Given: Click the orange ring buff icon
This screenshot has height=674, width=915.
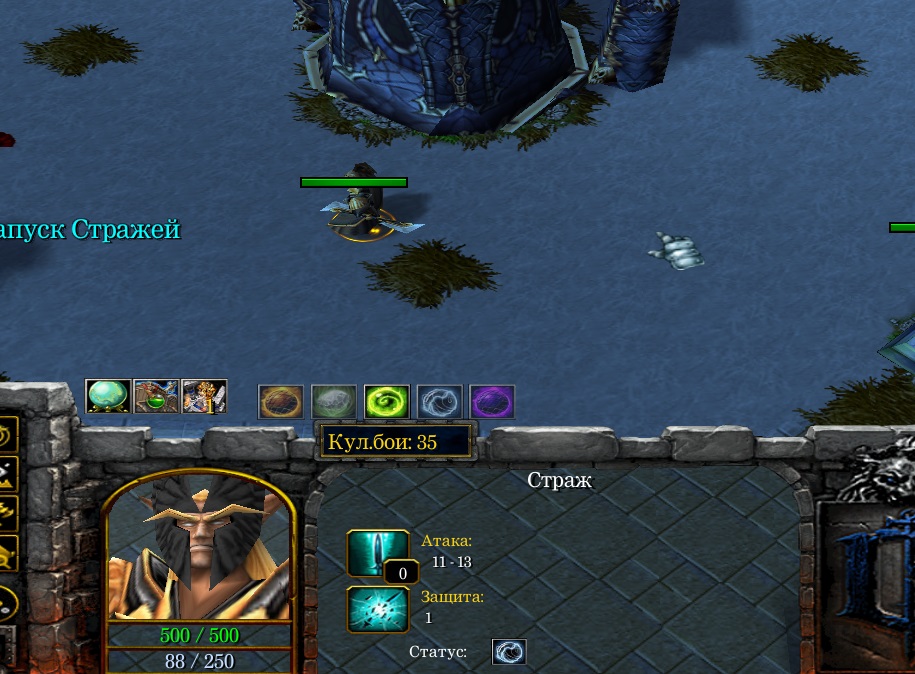Looking at the screenshot, I should (281, 402).
